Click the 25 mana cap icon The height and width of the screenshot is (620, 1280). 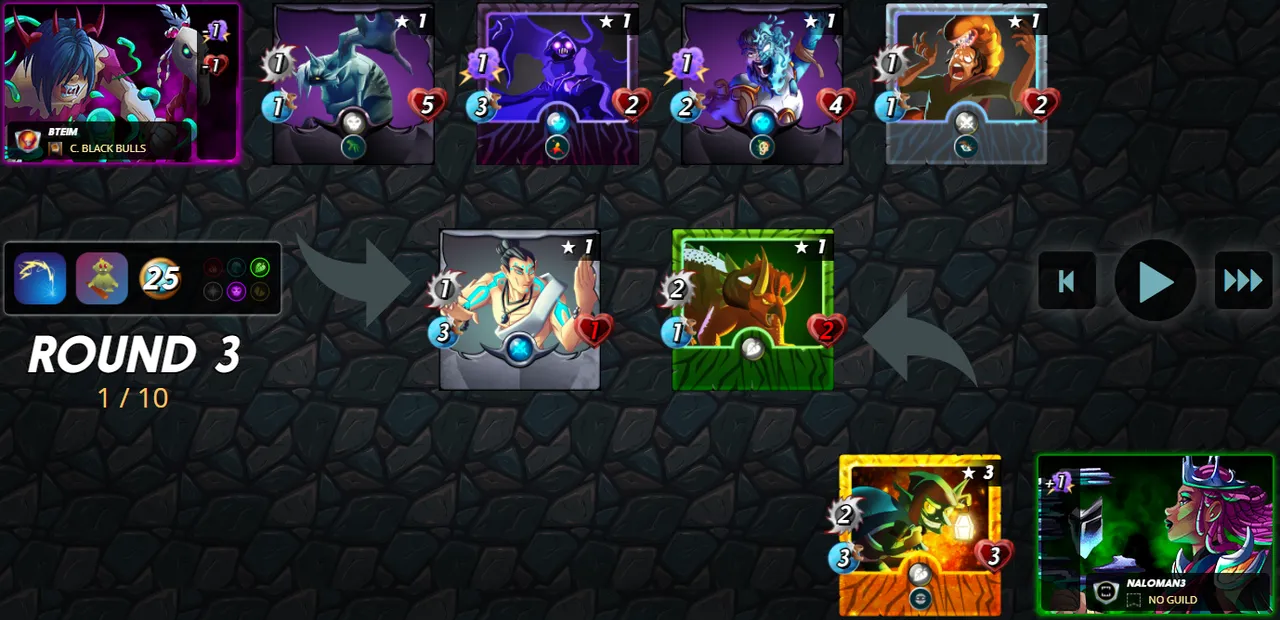(x=160, y=279)
